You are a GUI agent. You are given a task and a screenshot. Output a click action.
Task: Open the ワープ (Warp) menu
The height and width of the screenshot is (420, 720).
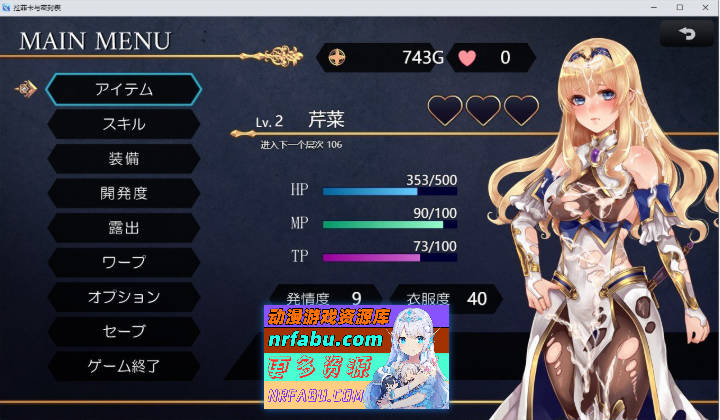[x=124, y=262]
